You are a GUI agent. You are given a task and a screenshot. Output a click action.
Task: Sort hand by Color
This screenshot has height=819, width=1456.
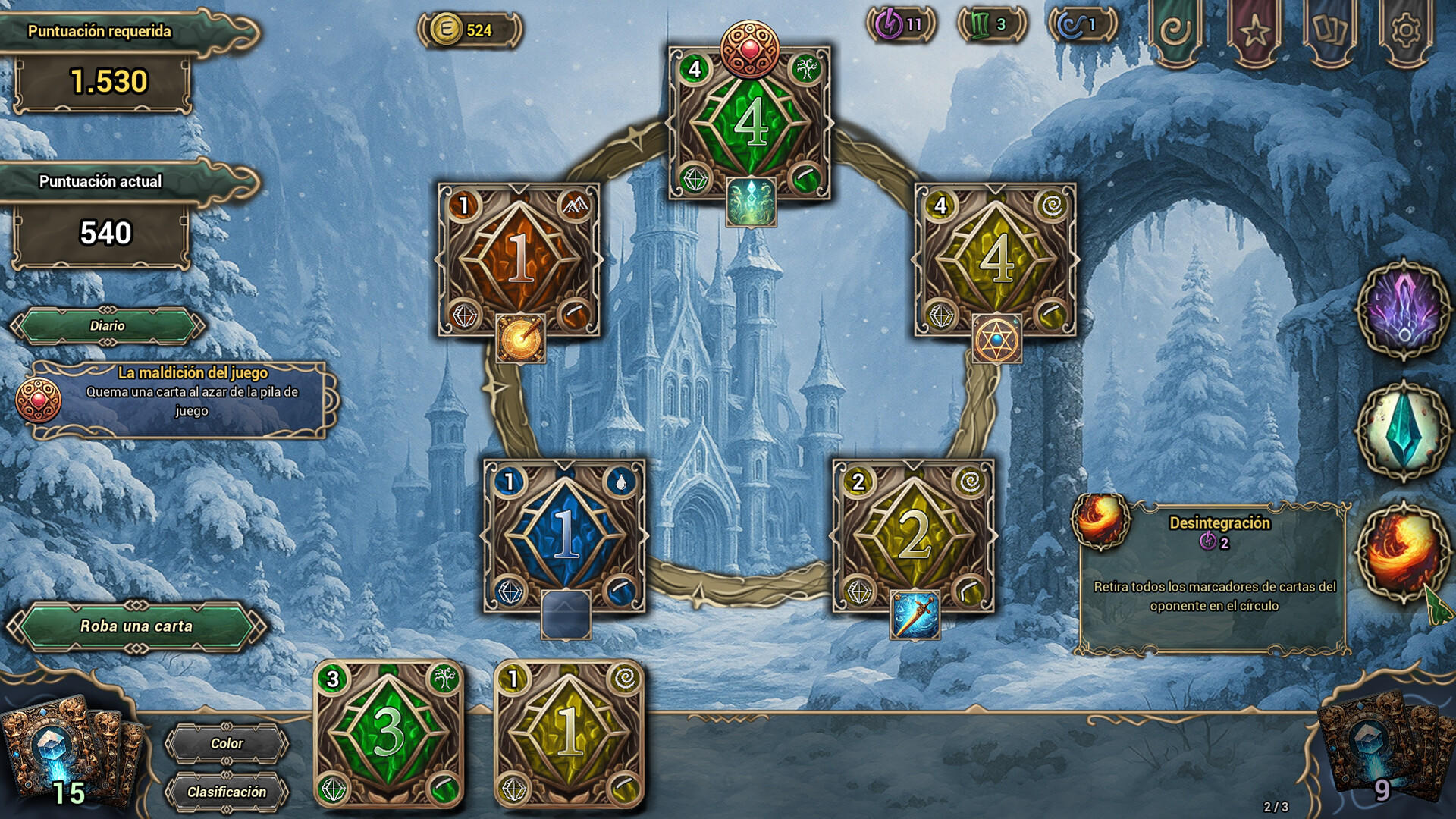227,744
